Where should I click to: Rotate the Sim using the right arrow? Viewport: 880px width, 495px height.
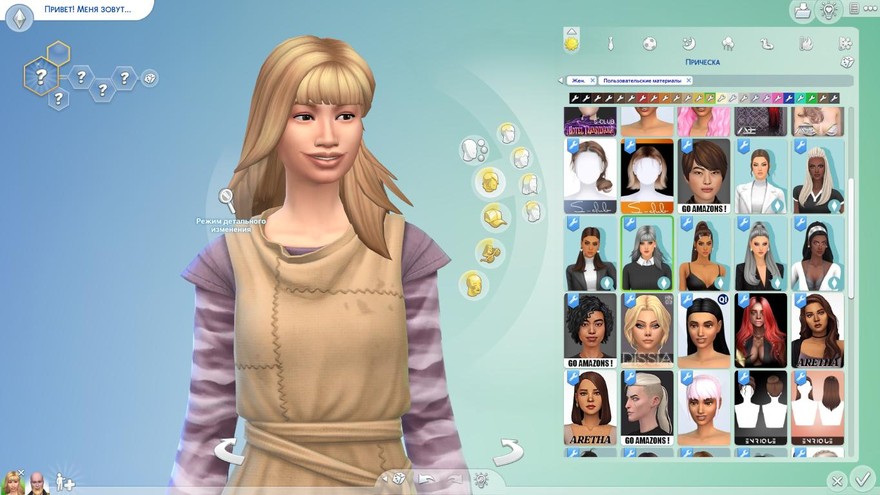point(508,452)
